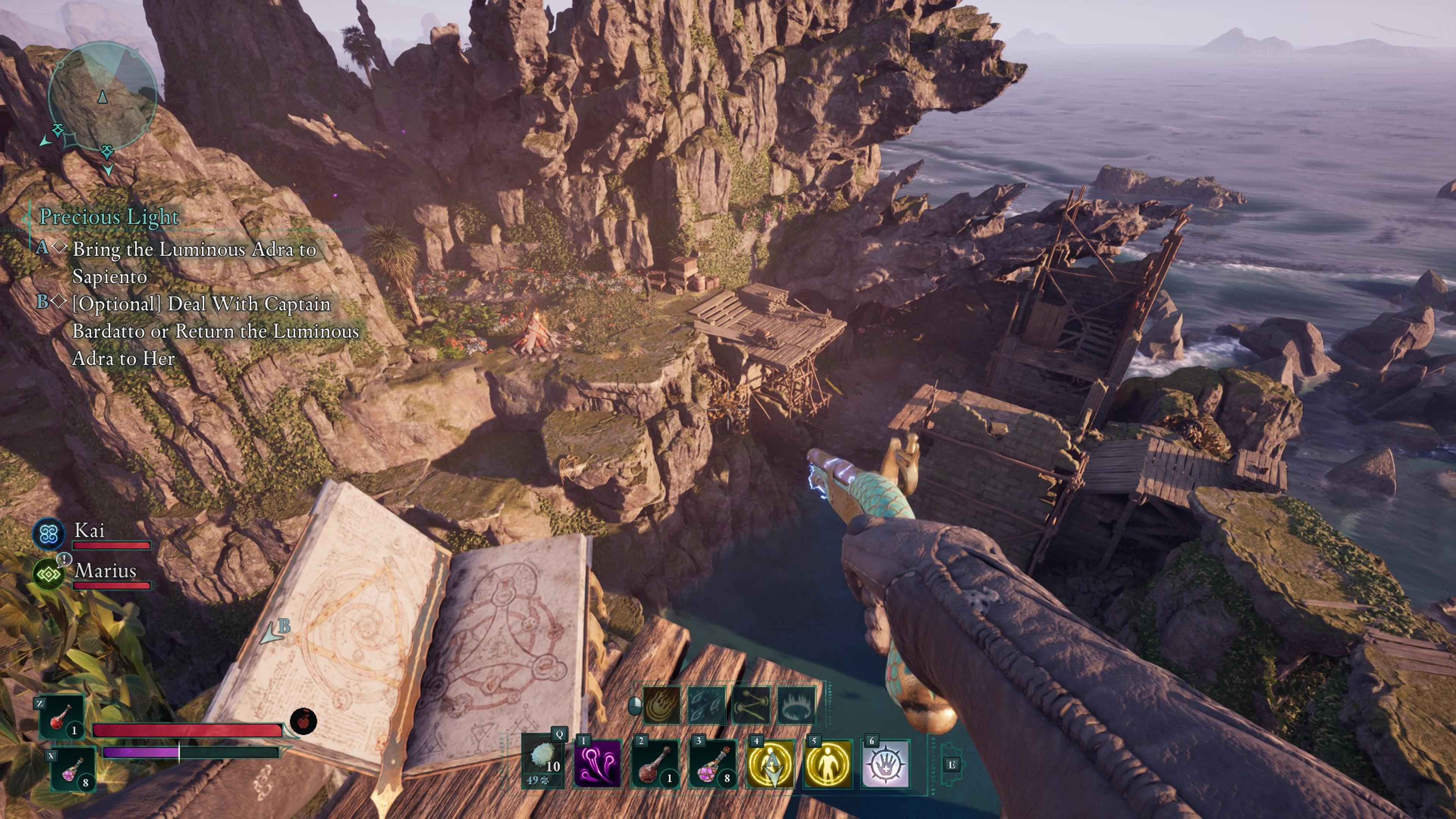Cast the ring of fire grimoire spell

pos(796,705)
